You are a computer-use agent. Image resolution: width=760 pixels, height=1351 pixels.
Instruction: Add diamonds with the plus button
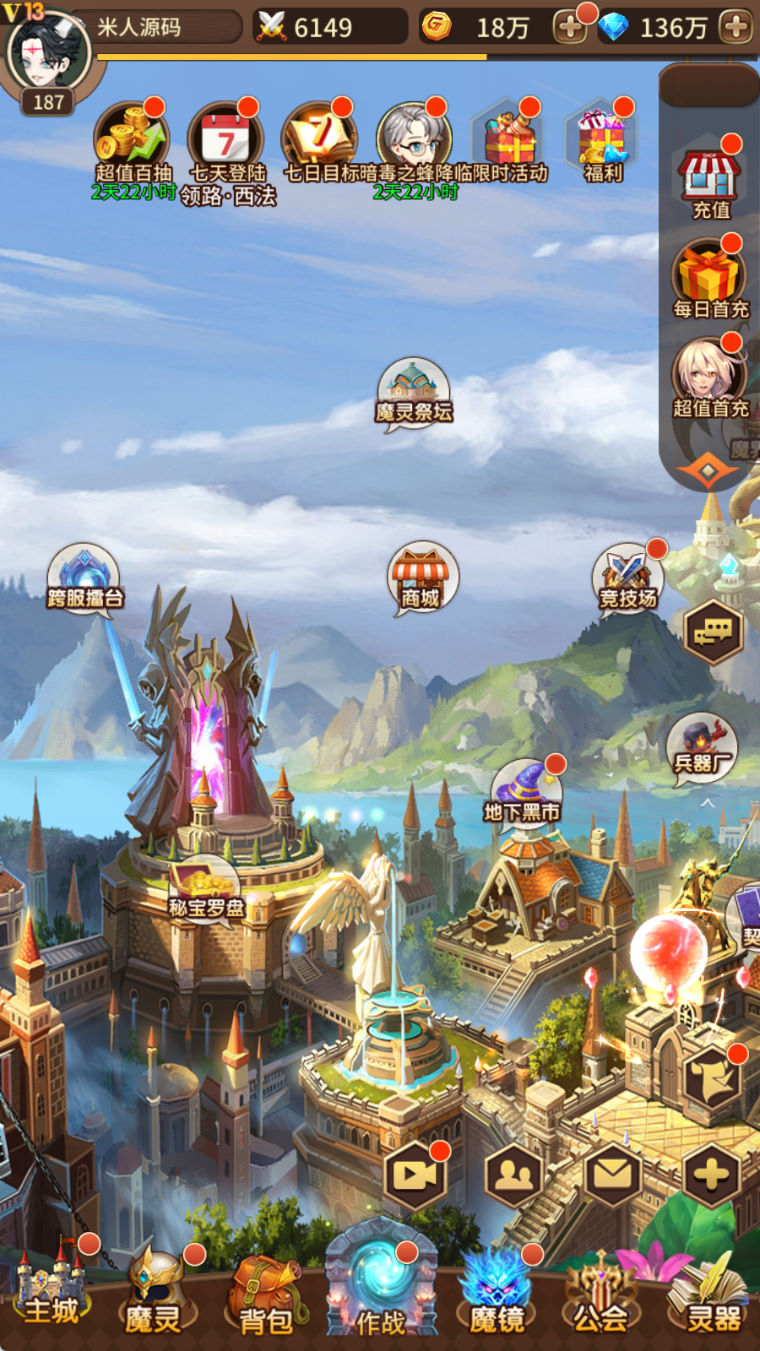click(x=737, y=27)
